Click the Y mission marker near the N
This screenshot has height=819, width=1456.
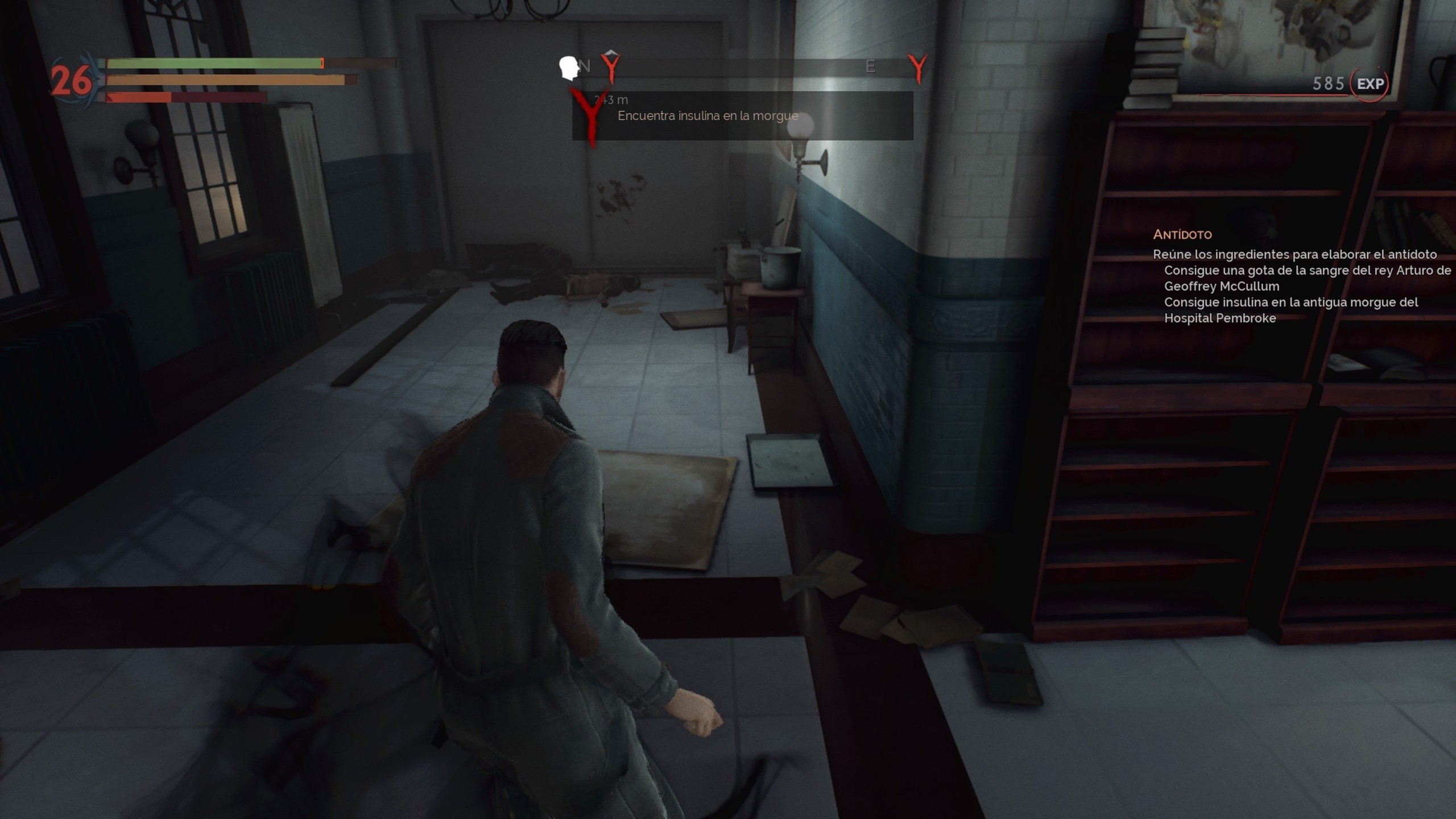point(610,67)
